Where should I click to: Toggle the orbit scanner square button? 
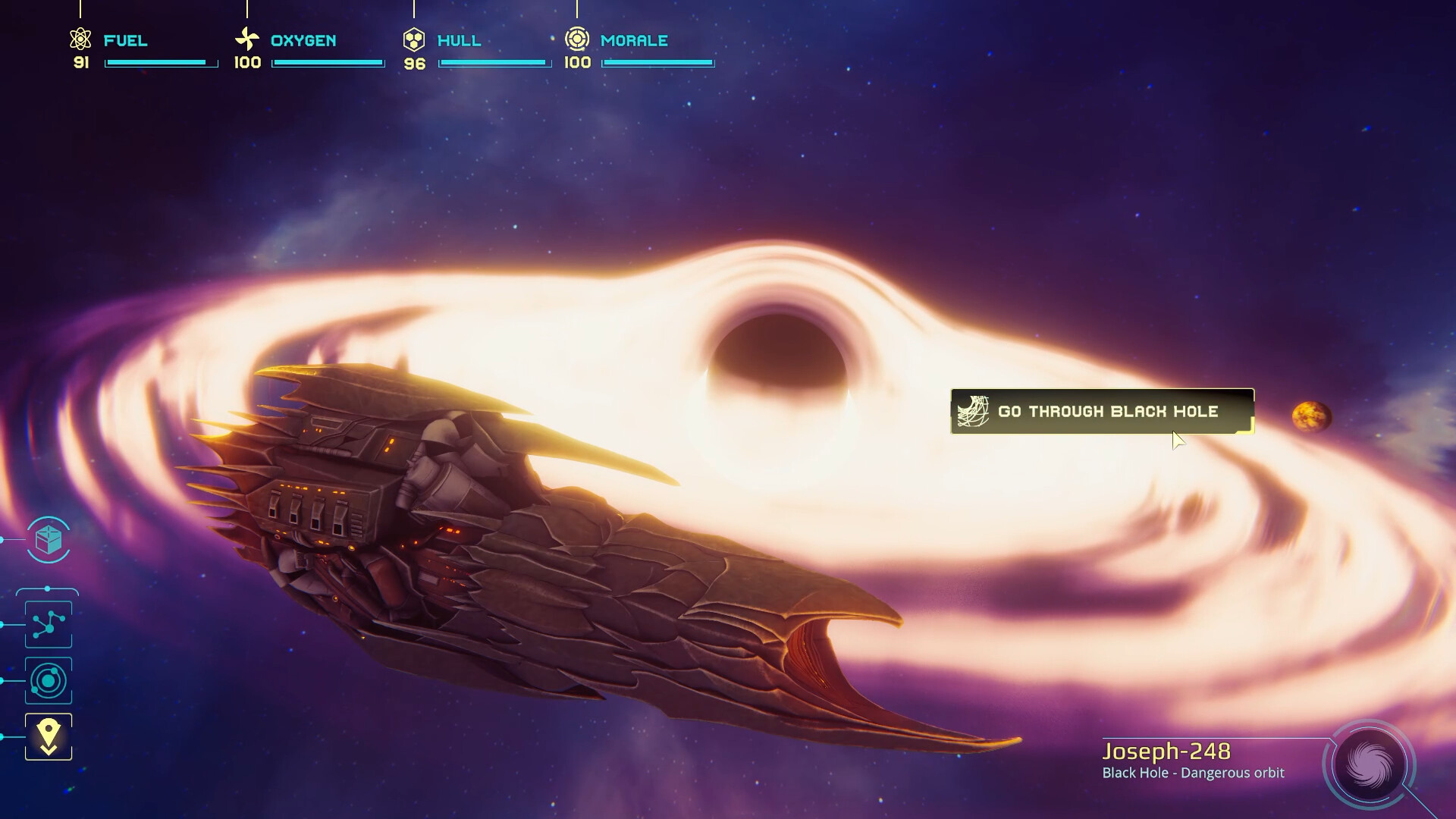click(48, 681)
